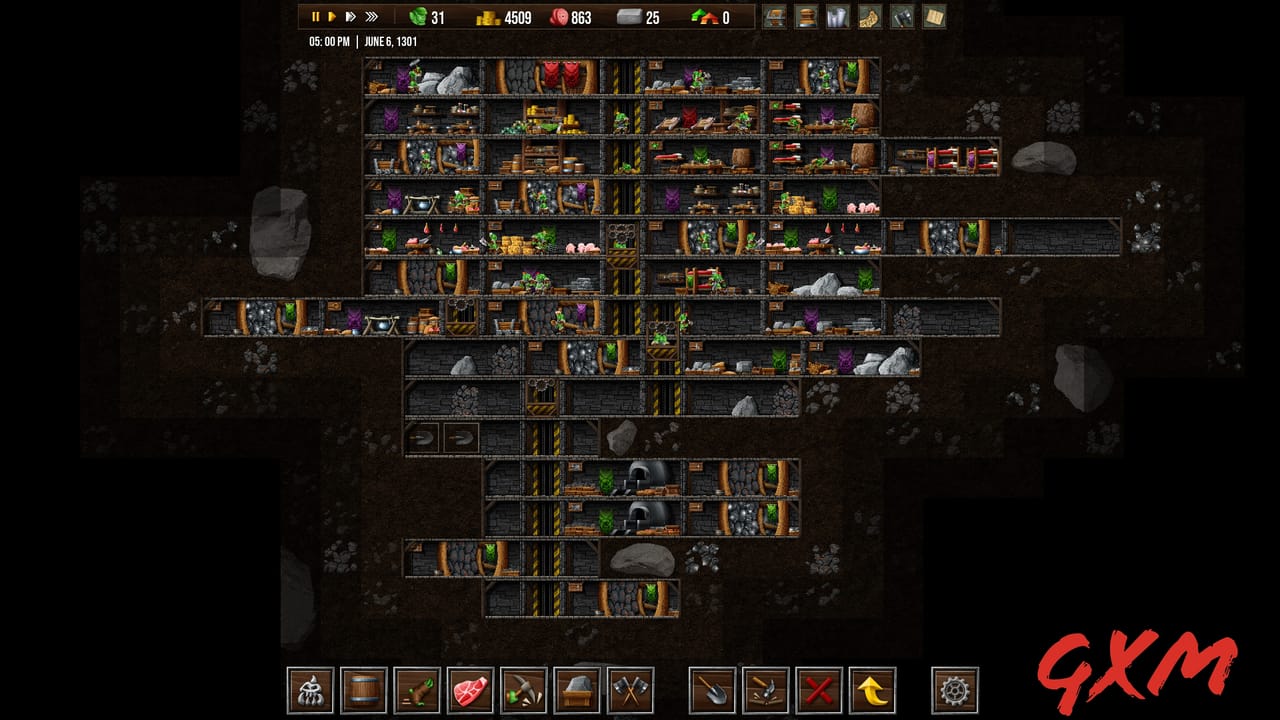The image size is (1280, 720).
Task: Open the treasure chest panel at top right
Action: coord(775,17)
